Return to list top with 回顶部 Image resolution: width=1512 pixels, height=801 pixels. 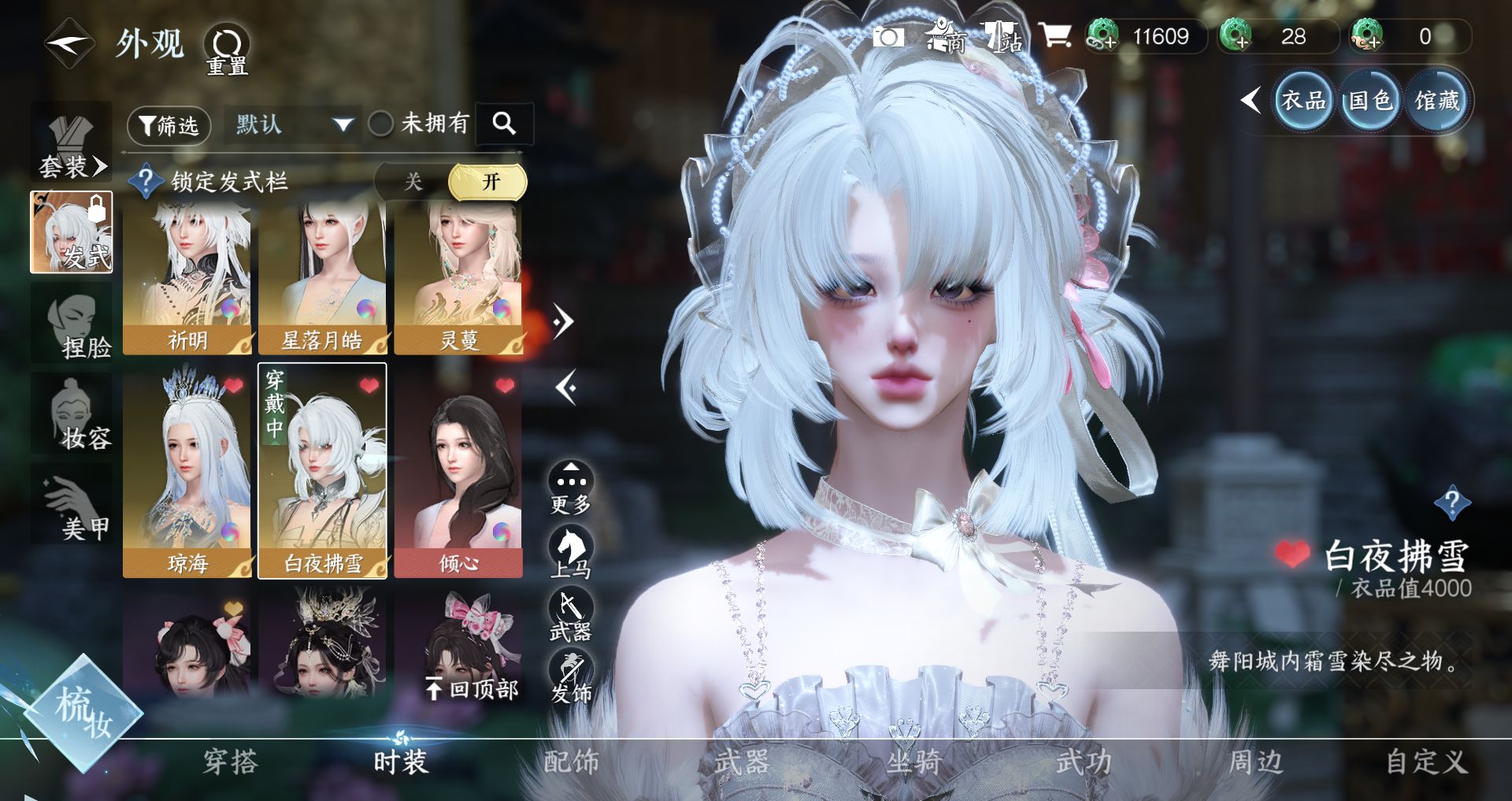click(472, 689)
